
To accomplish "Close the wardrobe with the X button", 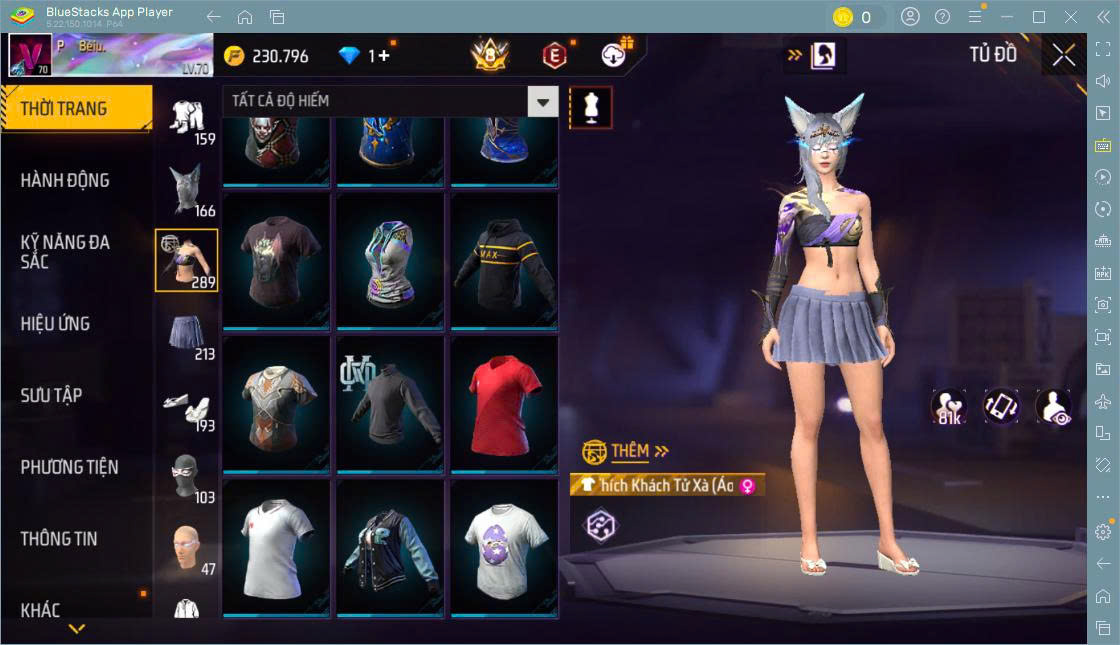I will (1064, 56).
